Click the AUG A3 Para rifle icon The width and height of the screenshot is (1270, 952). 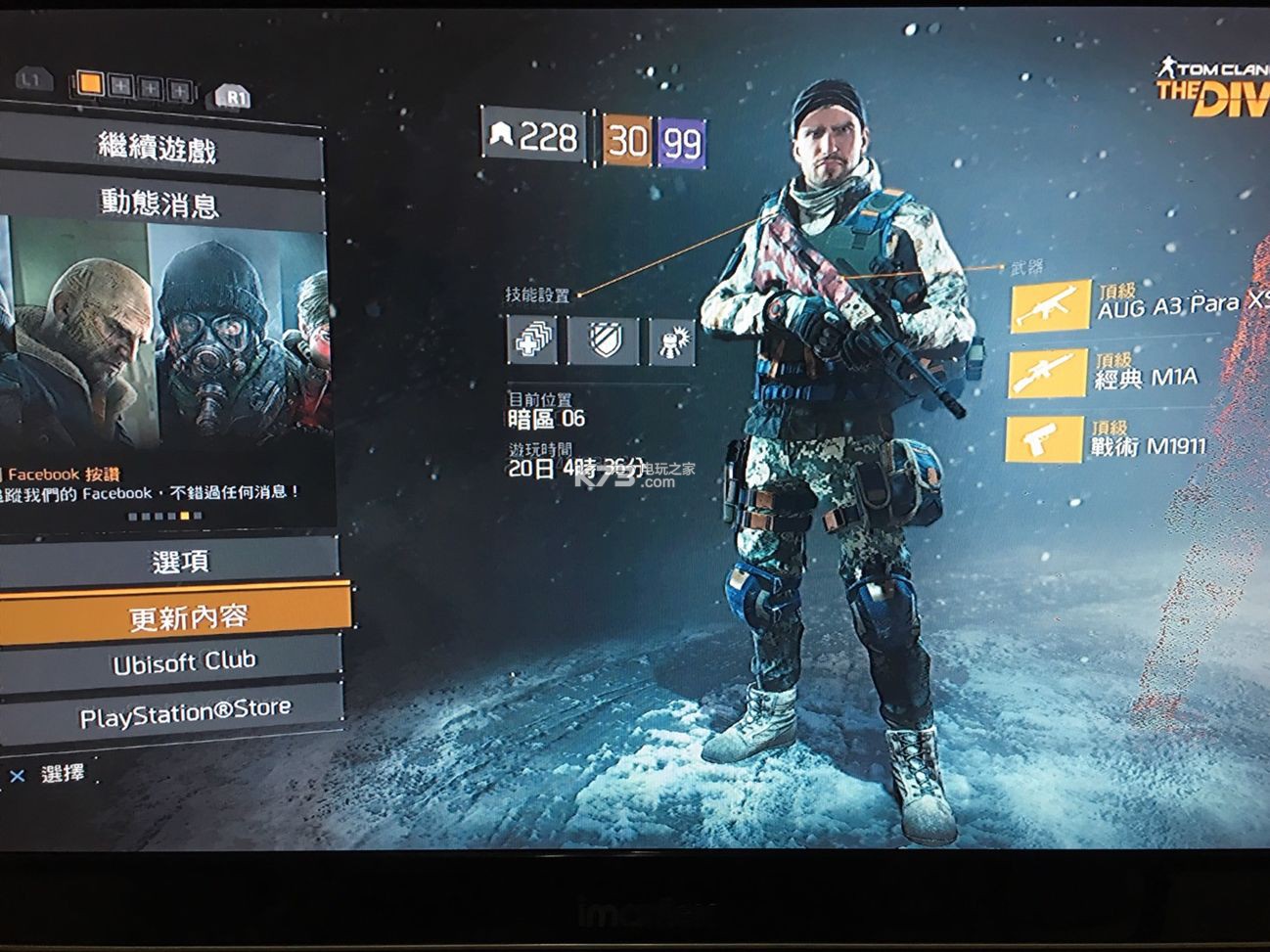pyautogui.click(x=1053, y=304)
